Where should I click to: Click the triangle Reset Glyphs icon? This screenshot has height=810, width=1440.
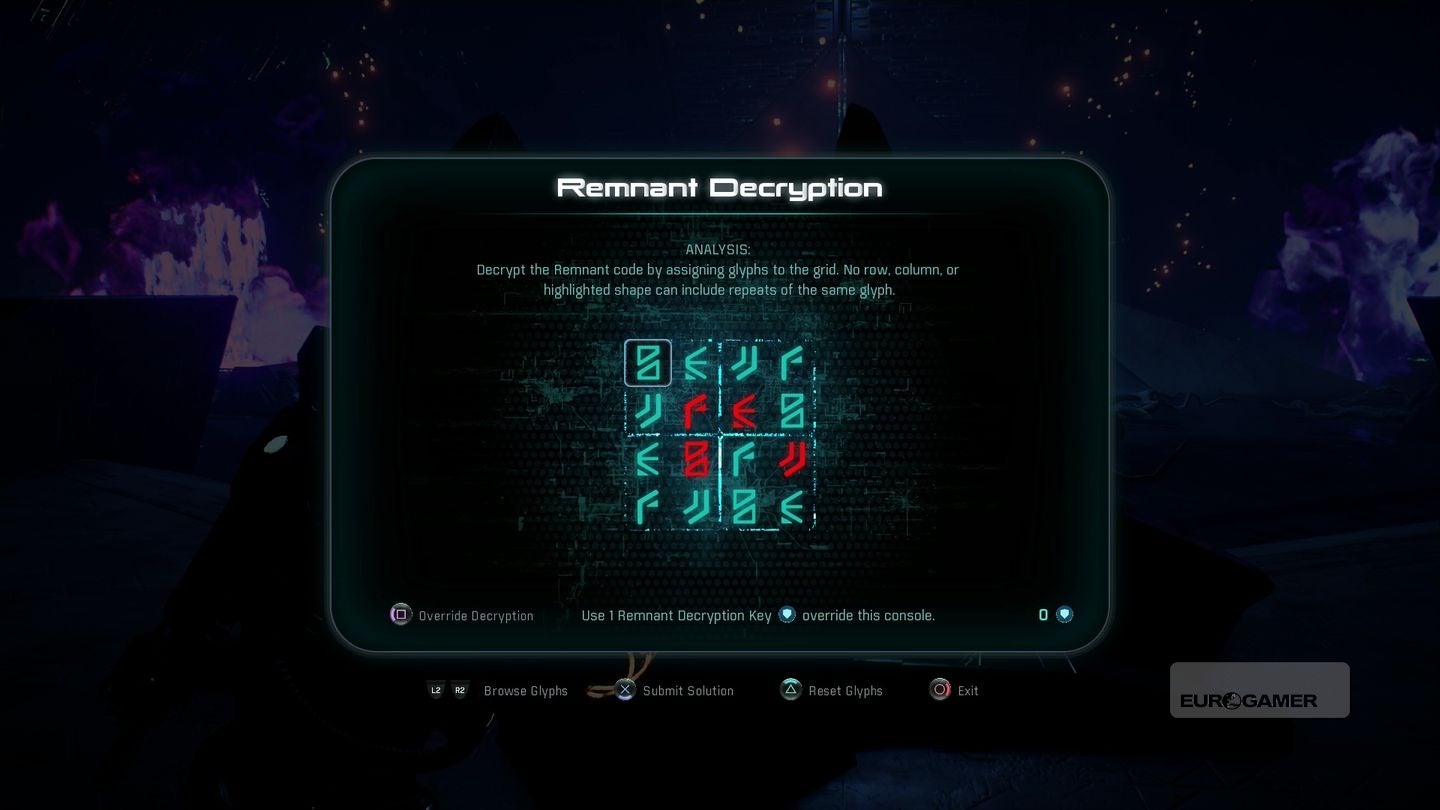coord(790,689)
